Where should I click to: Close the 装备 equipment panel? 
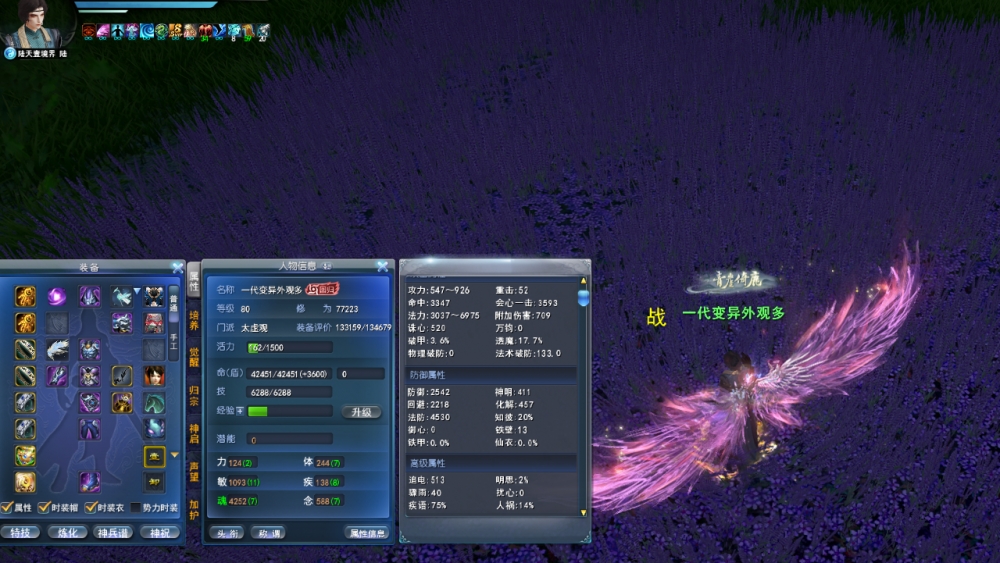[177, 267]
